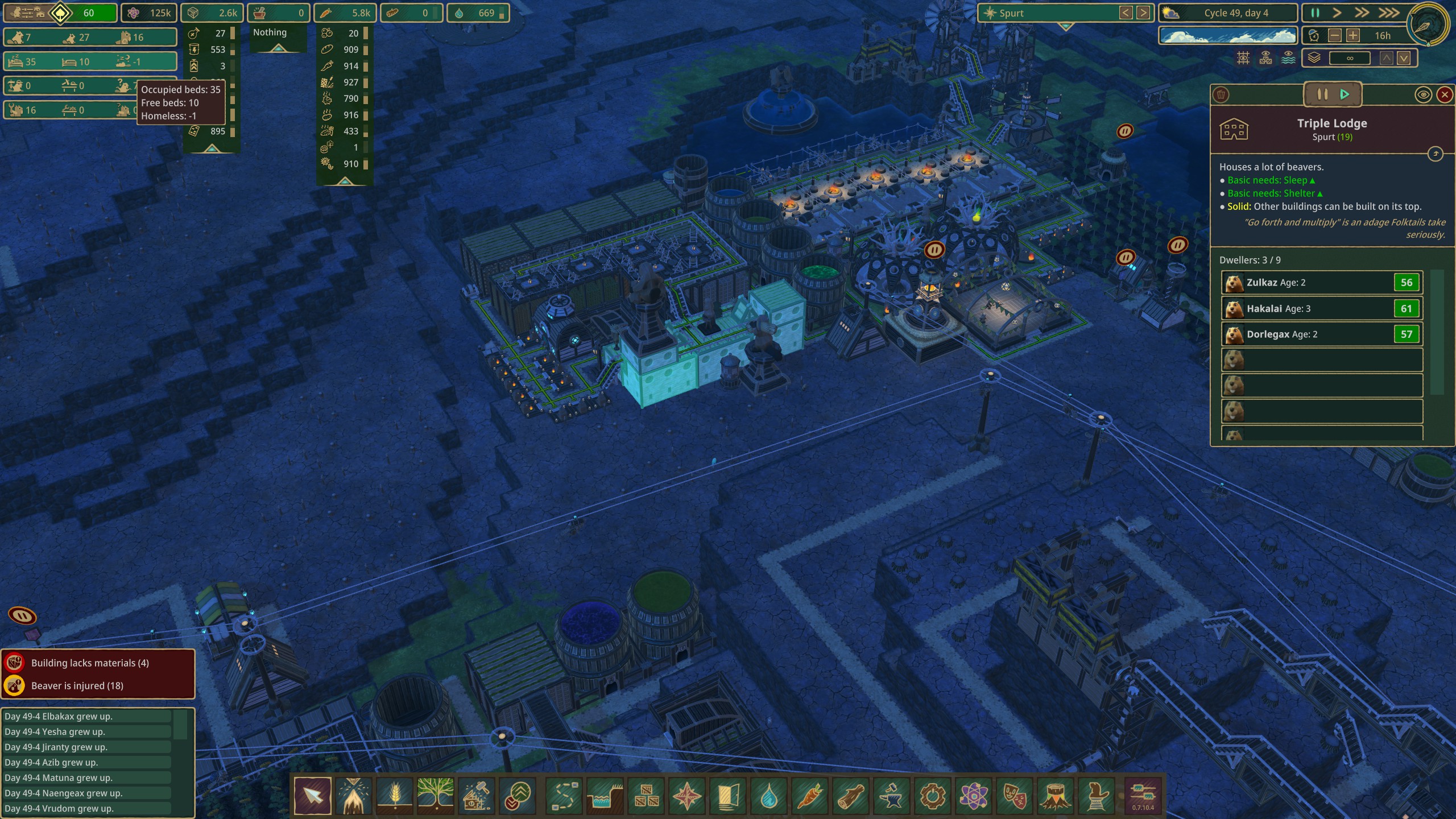Pause the game simulation
Screen dimensions: 1456x819
[1316, 13]
